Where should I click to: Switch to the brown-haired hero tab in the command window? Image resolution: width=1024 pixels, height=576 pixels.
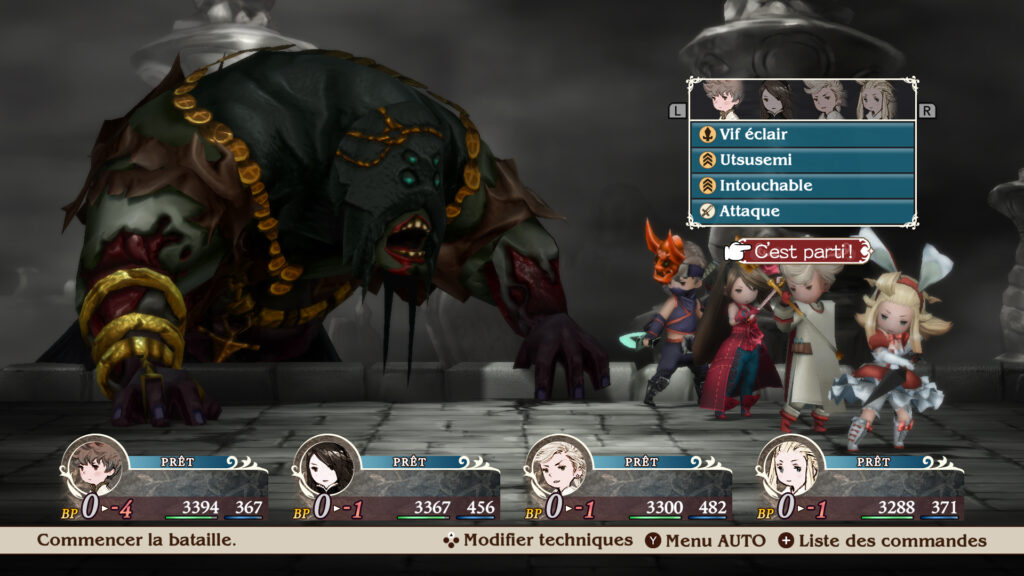[x=723, y=100]
